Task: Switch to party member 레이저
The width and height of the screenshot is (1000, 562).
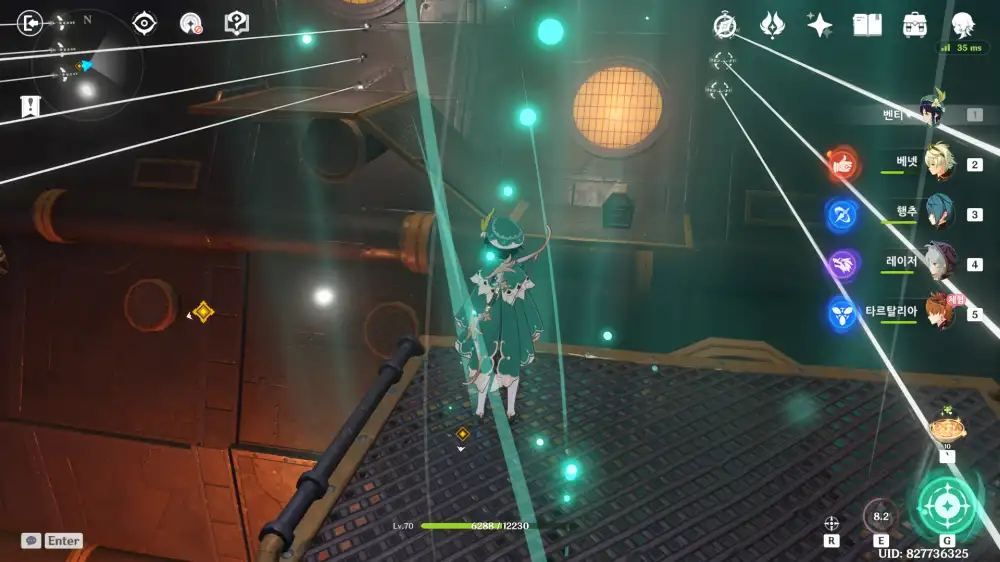Action: 938,262
